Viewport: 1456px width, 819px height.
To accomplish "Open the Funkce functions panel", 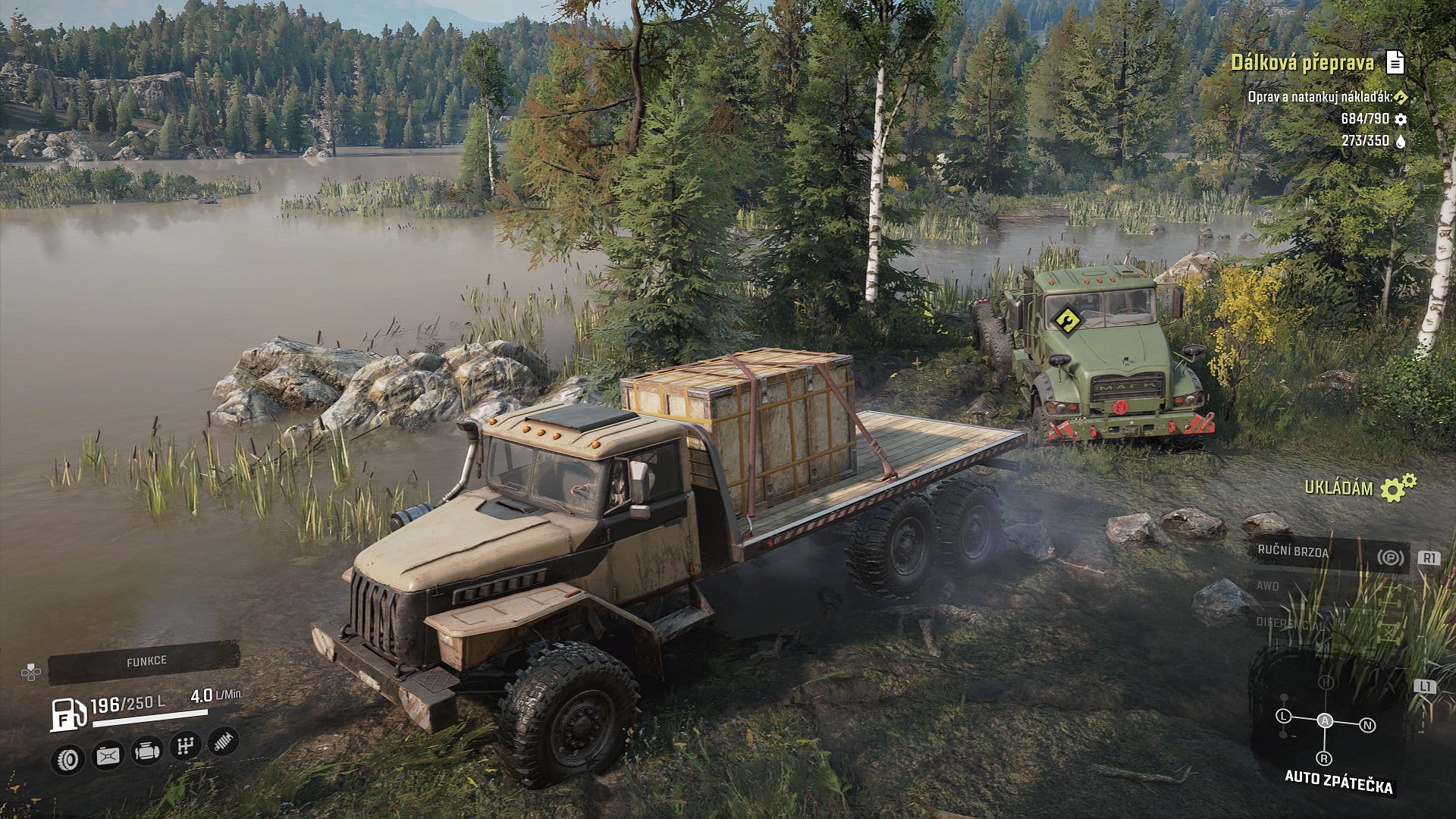I will (146, 661).
